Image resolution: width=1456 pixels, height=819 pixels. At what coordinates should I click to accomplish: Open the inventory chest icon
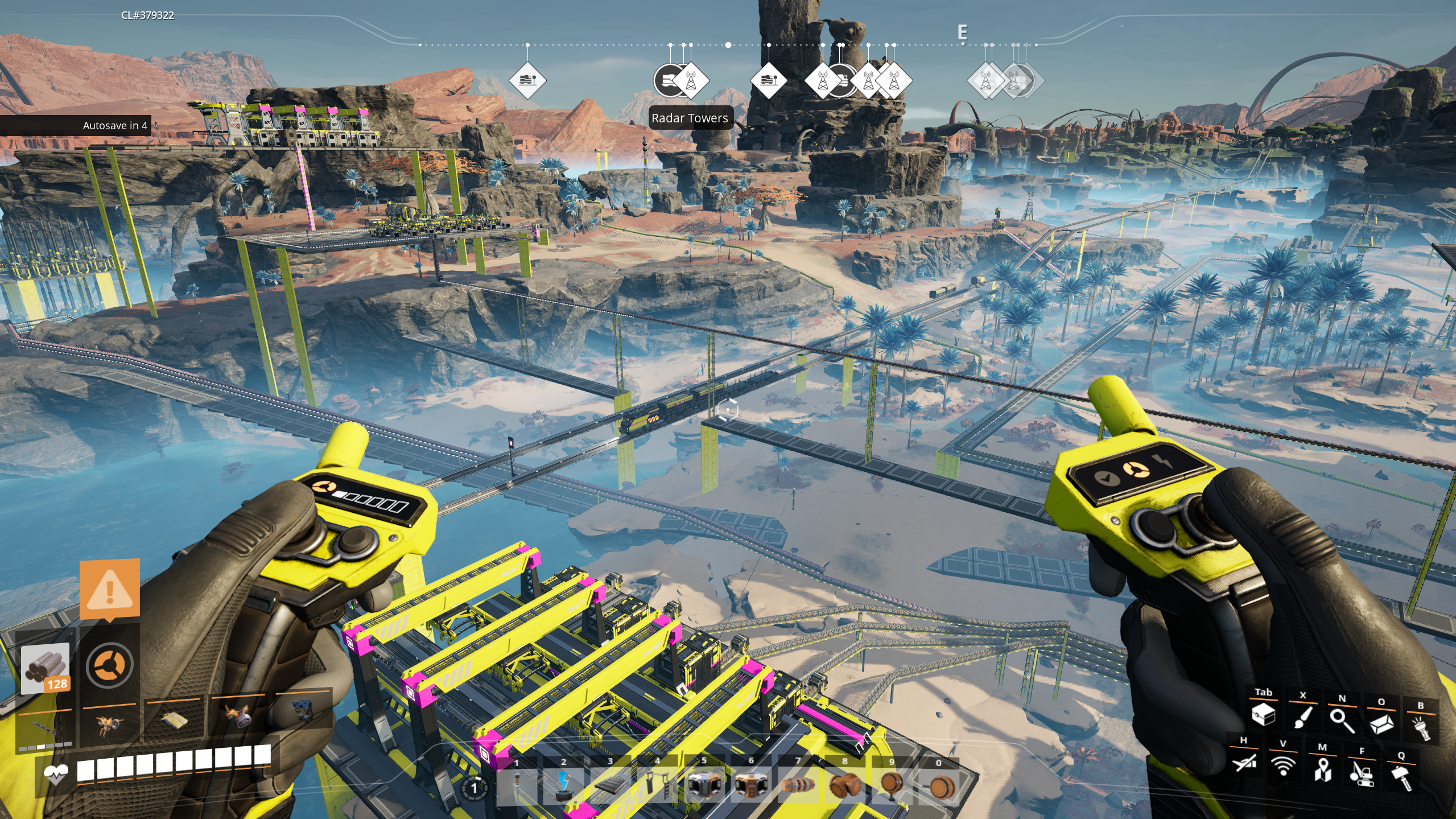click(x=1263, y=714)
